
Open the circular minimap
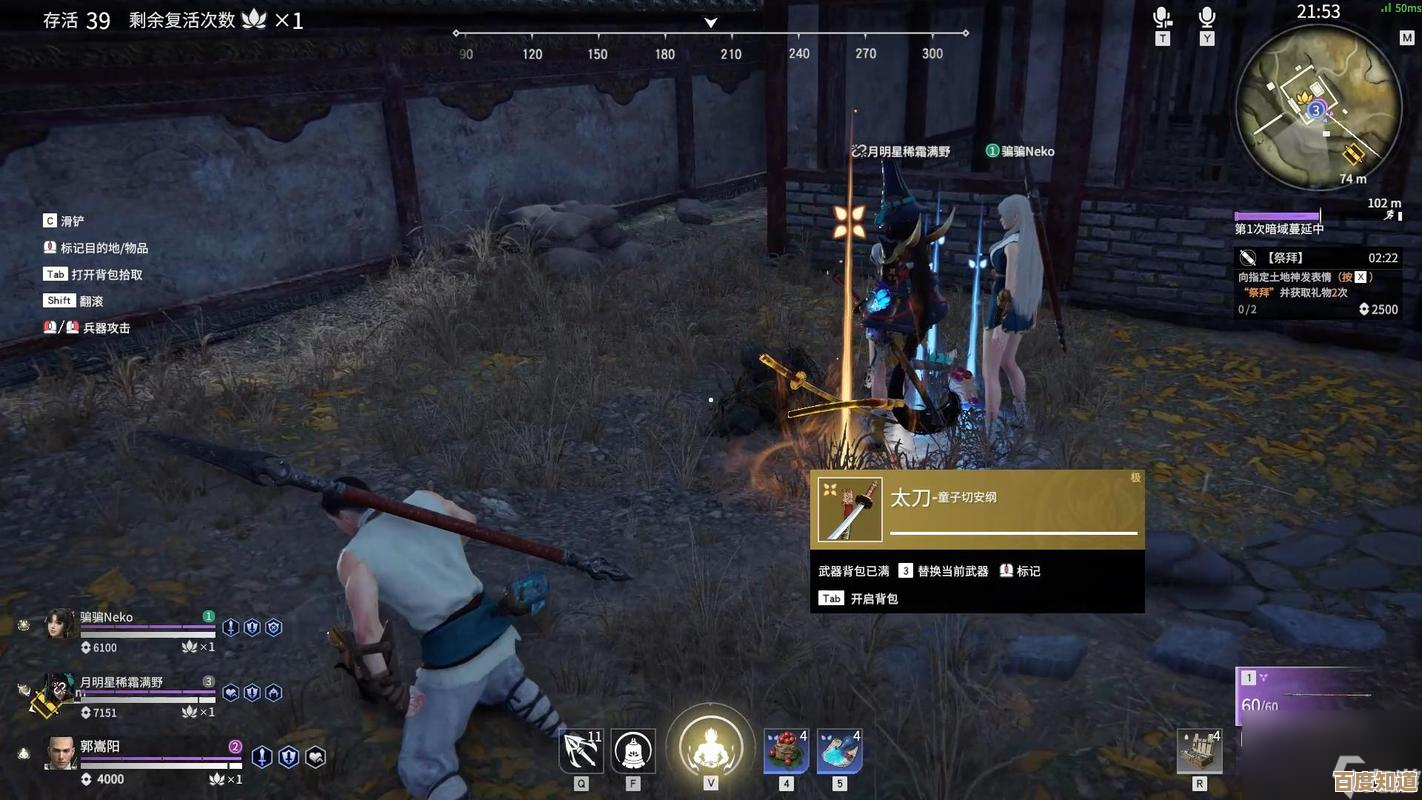(x=1318, y=106)
